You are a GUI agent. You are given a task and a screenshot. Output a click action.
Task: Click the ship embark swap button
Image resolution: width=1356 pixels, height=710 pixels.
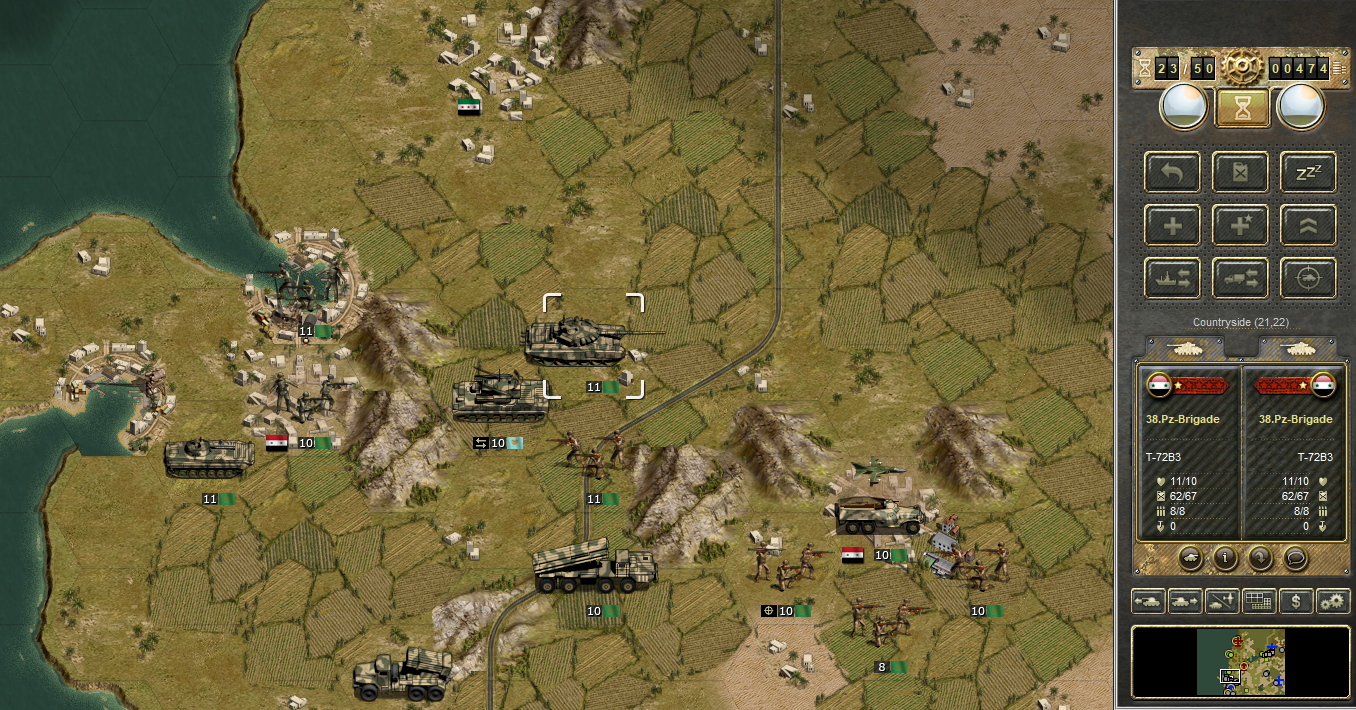[1172, 278]
